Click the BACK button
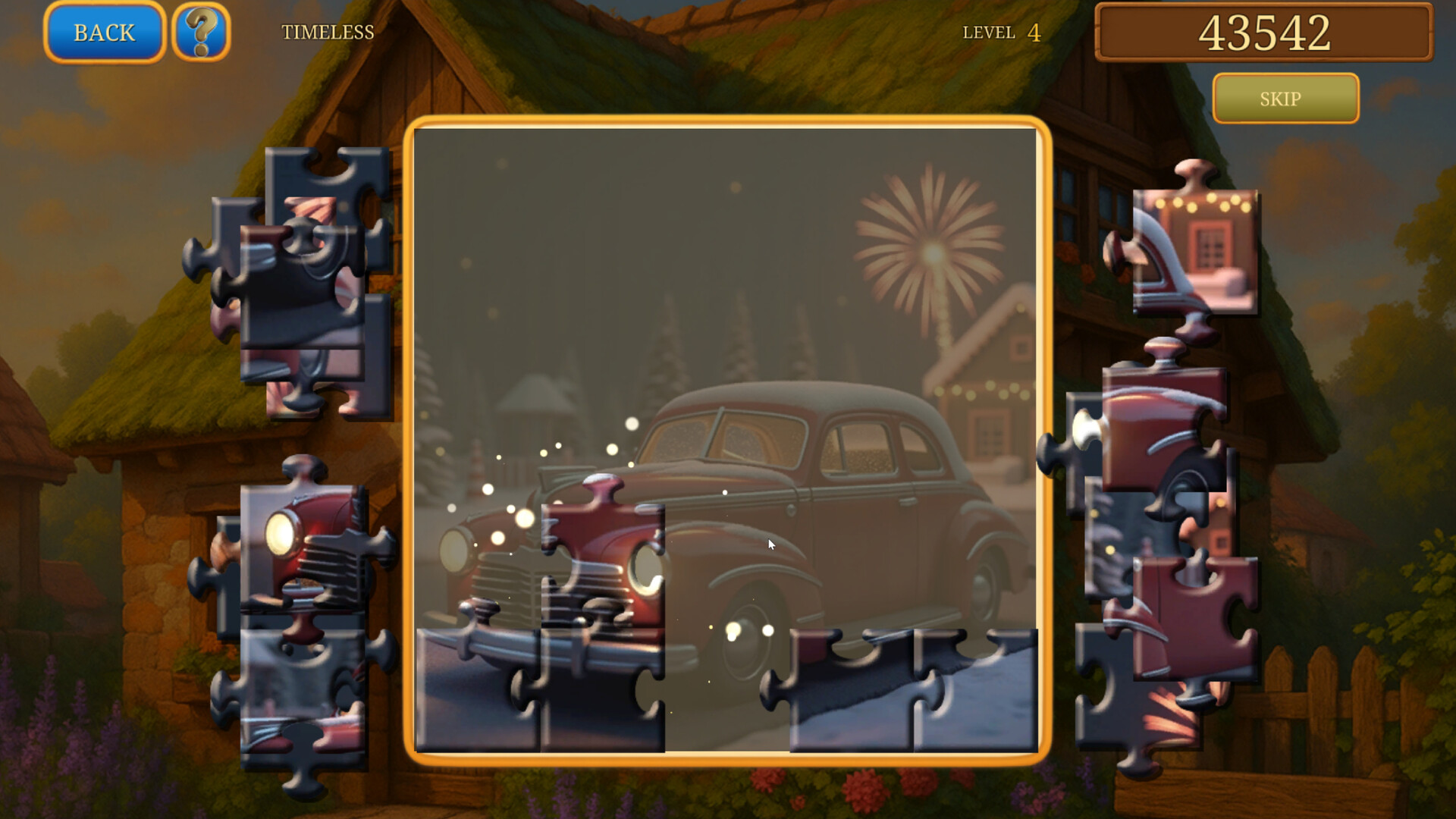This screenshot has width=1456, height=819. click(103, 32)
